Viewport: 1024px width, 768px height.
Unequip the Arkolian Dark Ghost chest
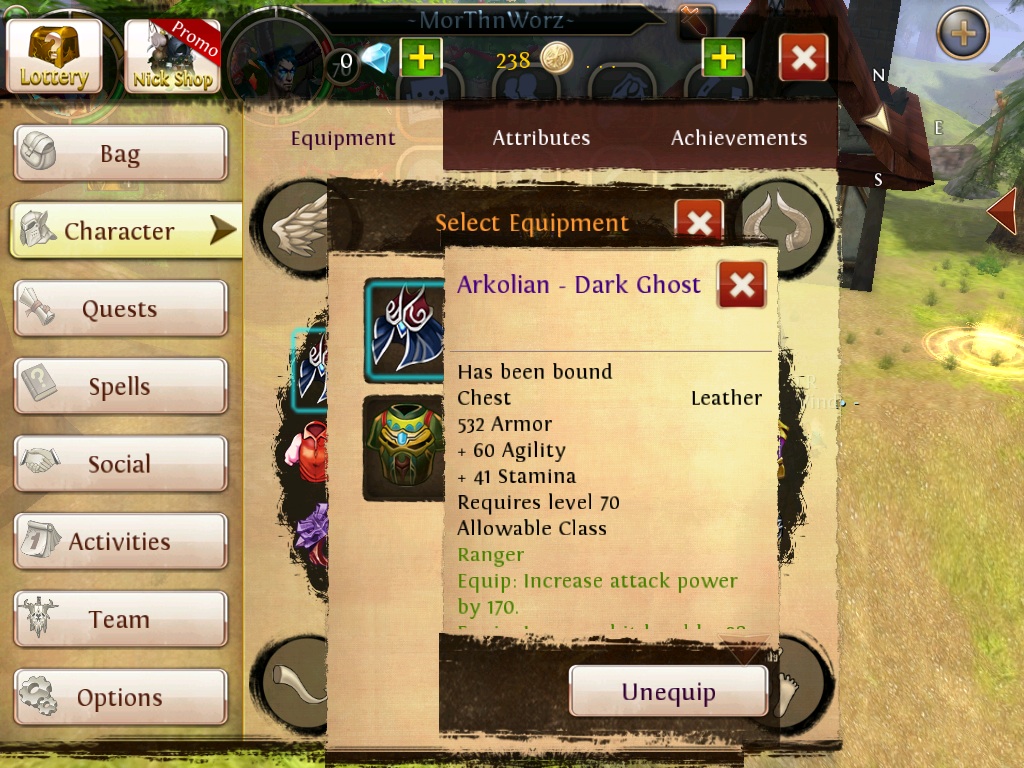668,692
